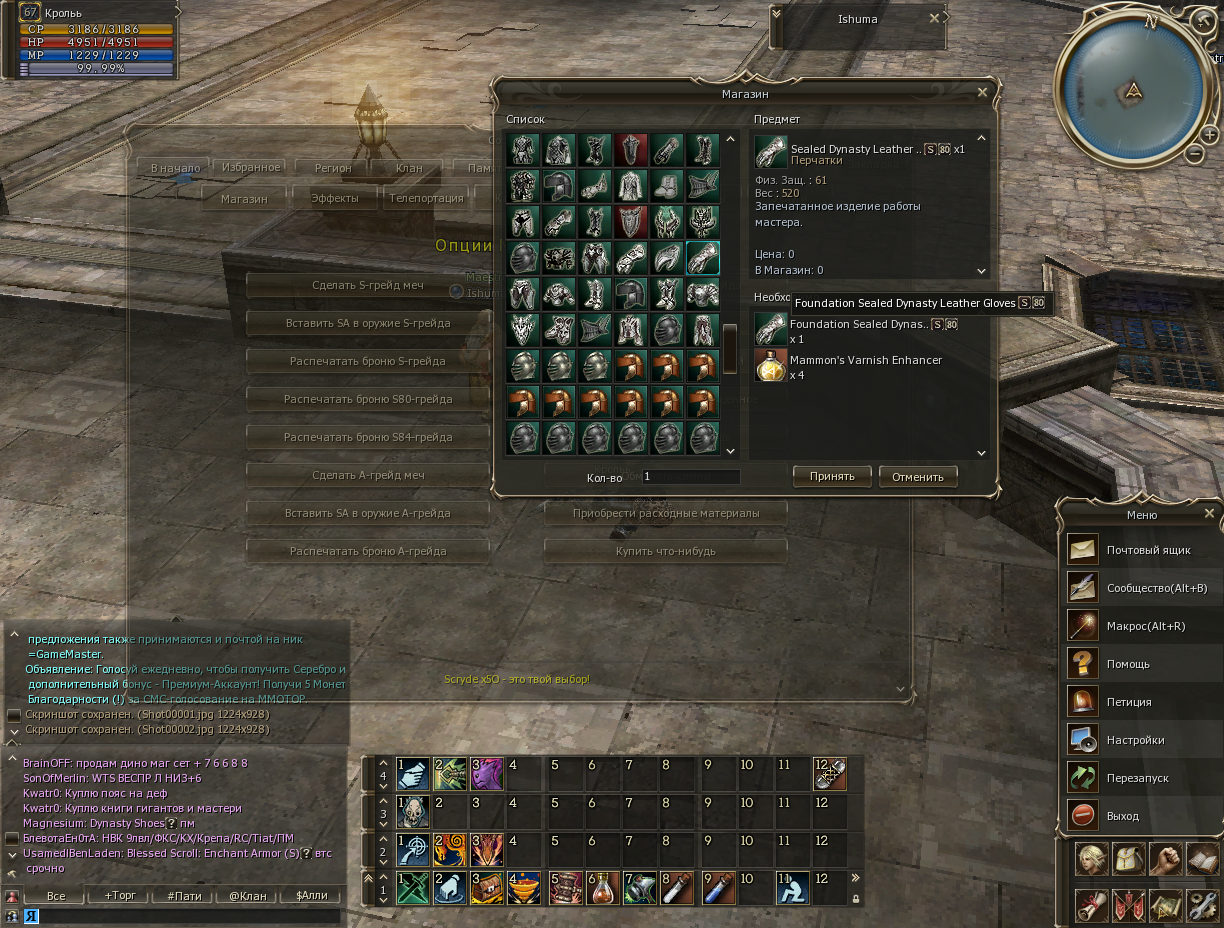1224x928 pixels.
Task: Open Почтовый ящик mailbox from the menu
Action: (1140, 550)
